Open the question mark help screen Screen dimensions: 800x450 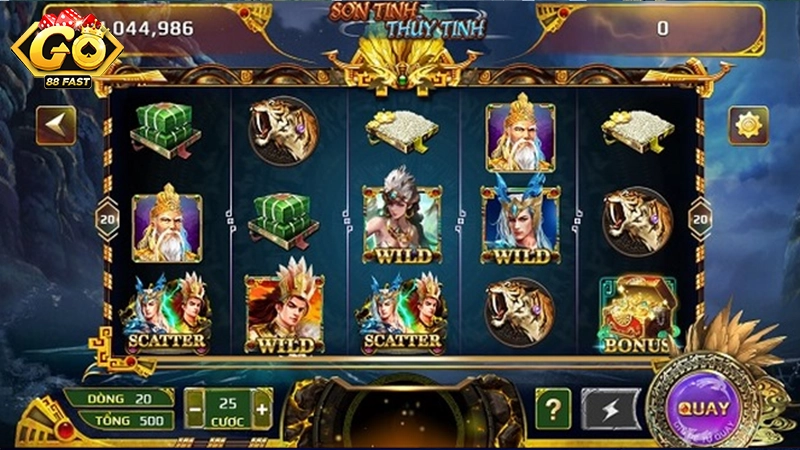[552, 408]
